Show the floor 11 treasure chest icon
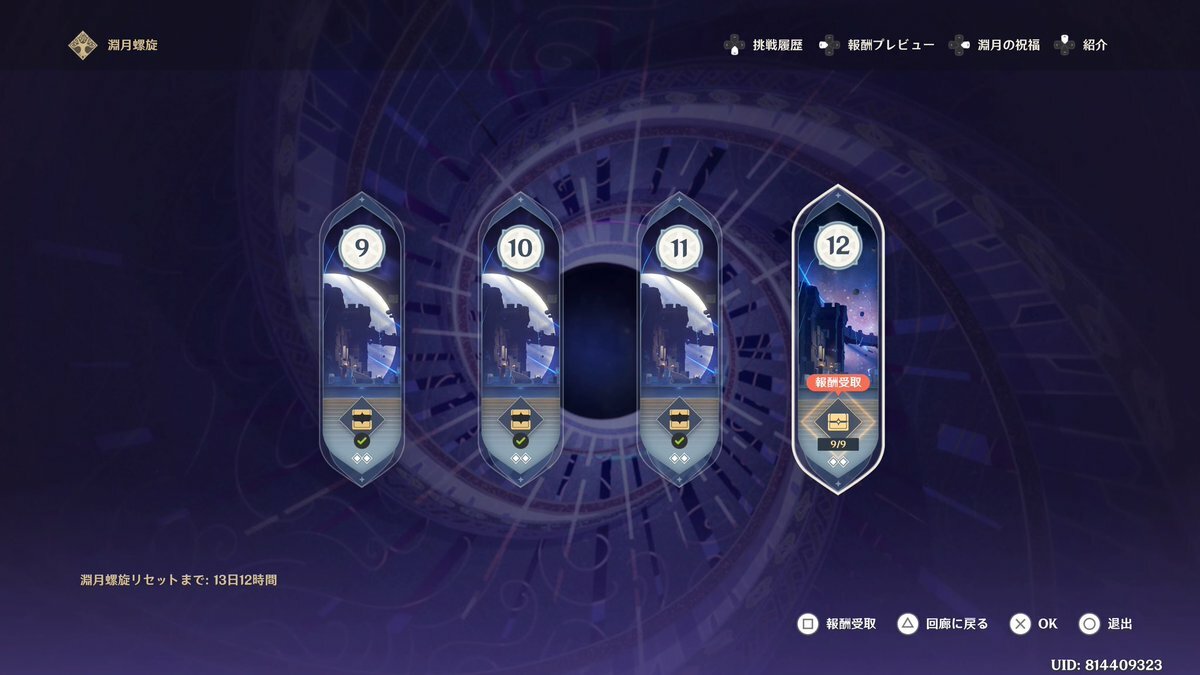The width and height of the screenshot is (1200, 675). tap(679, 417)
